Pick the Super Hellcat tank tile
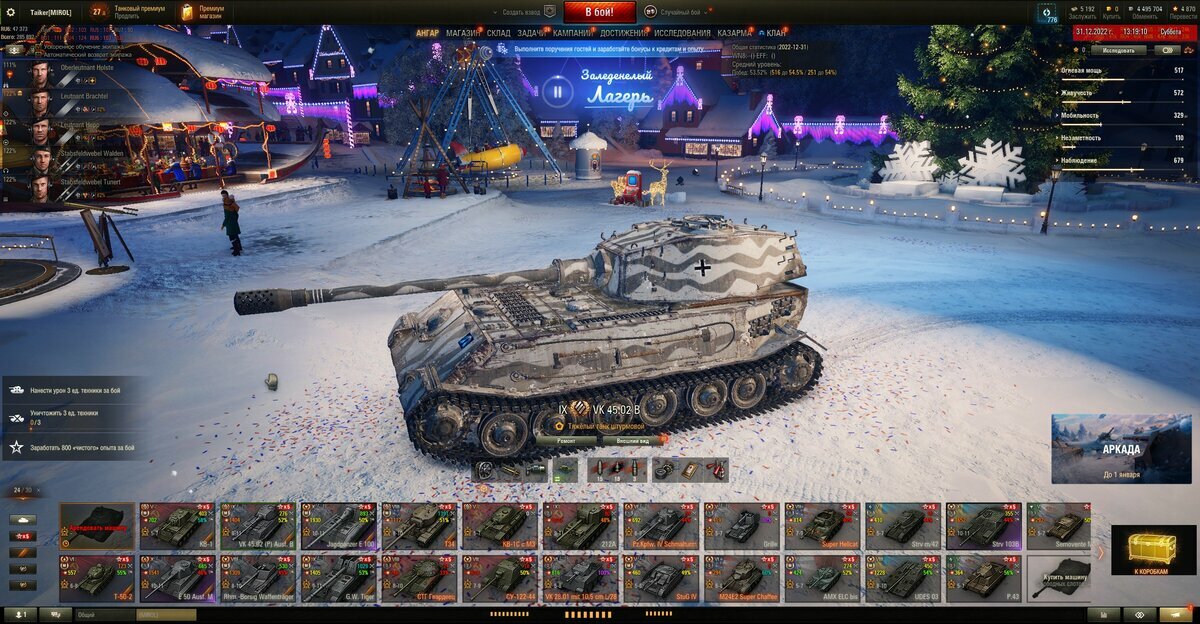The width and height of the screenshot is (1200, 624). click(821, 525)
